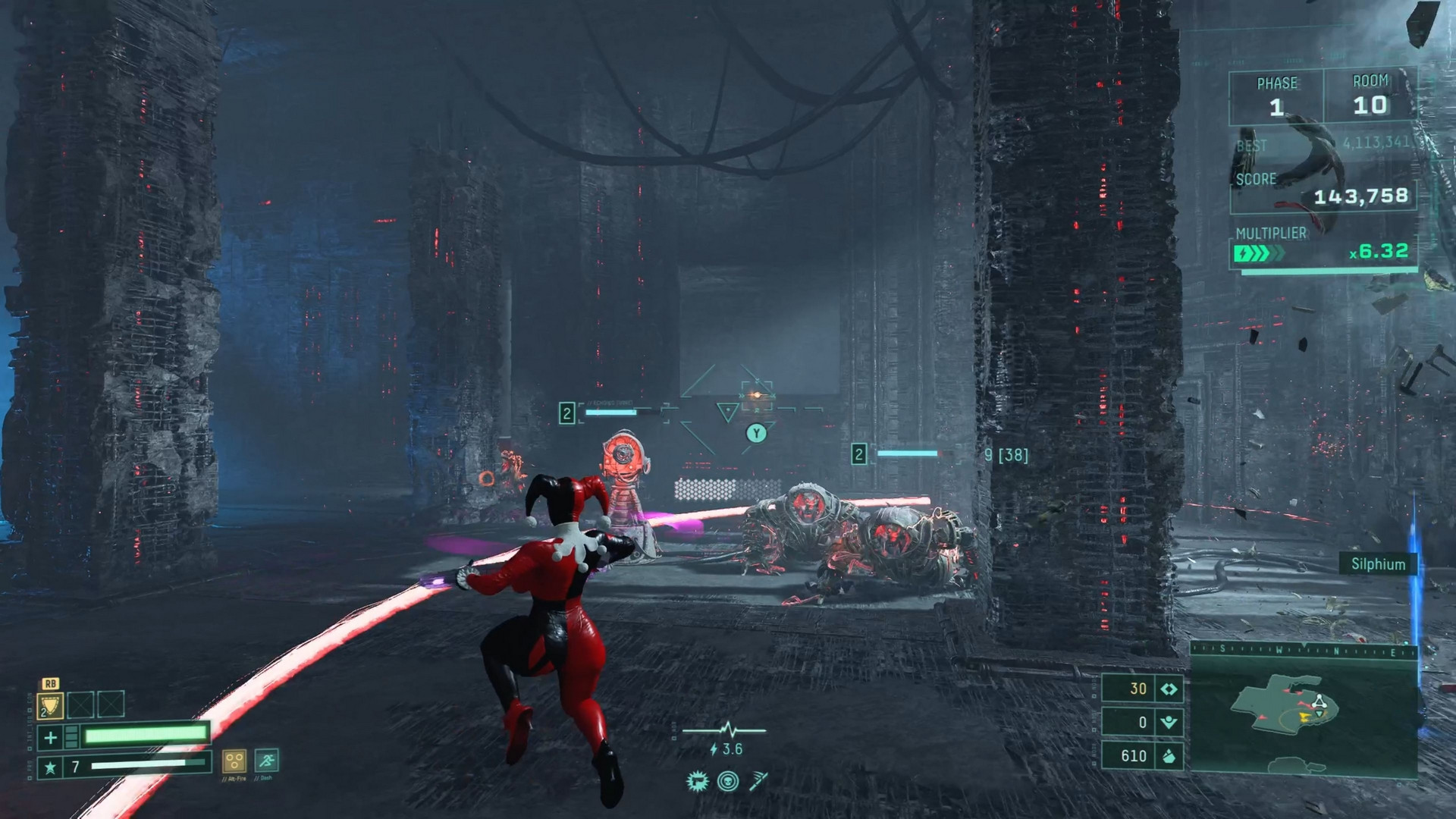Click the pistol burst weapon icon

point(698,782)
